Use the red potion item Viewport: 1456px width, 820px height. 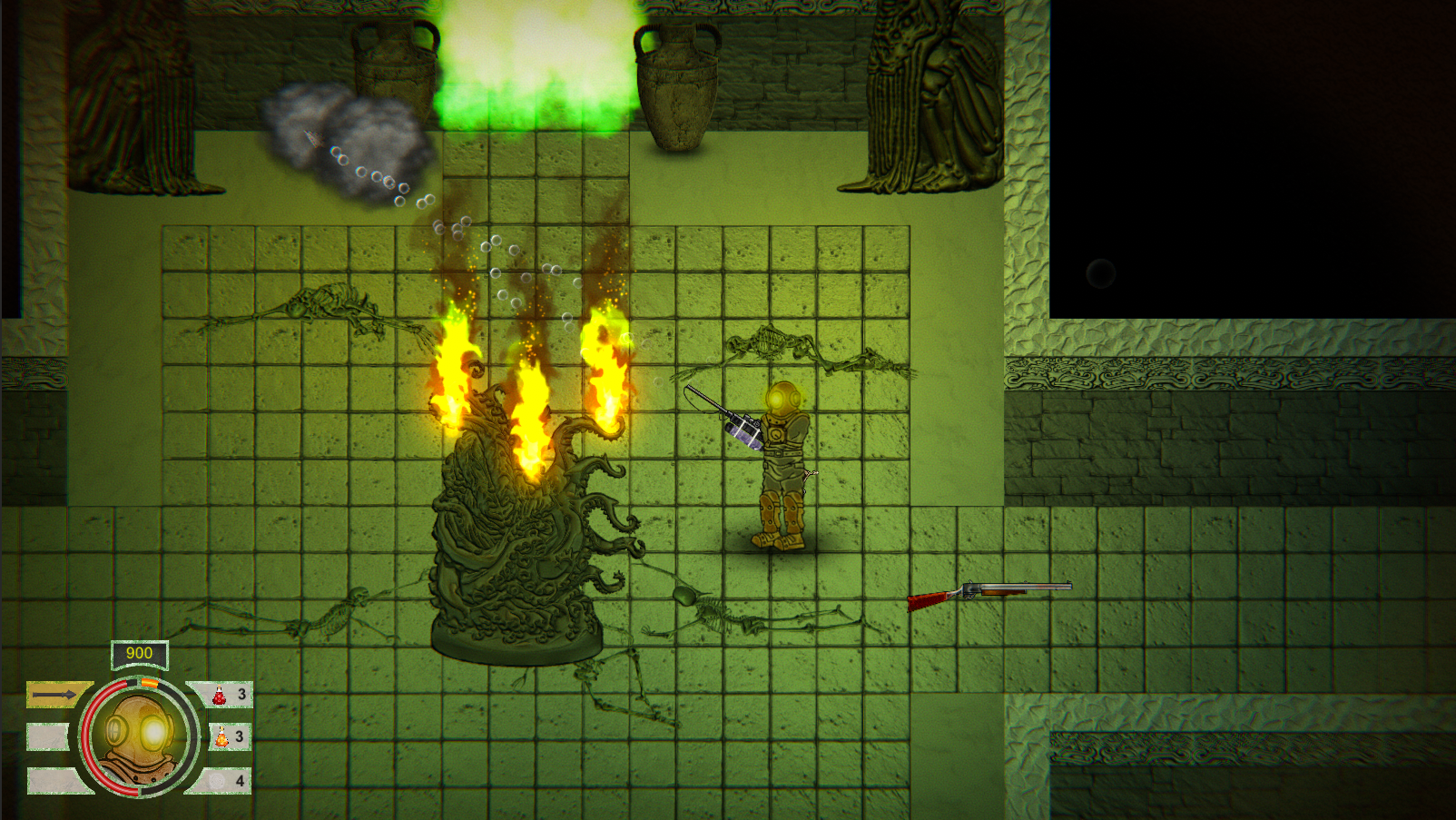221,696
